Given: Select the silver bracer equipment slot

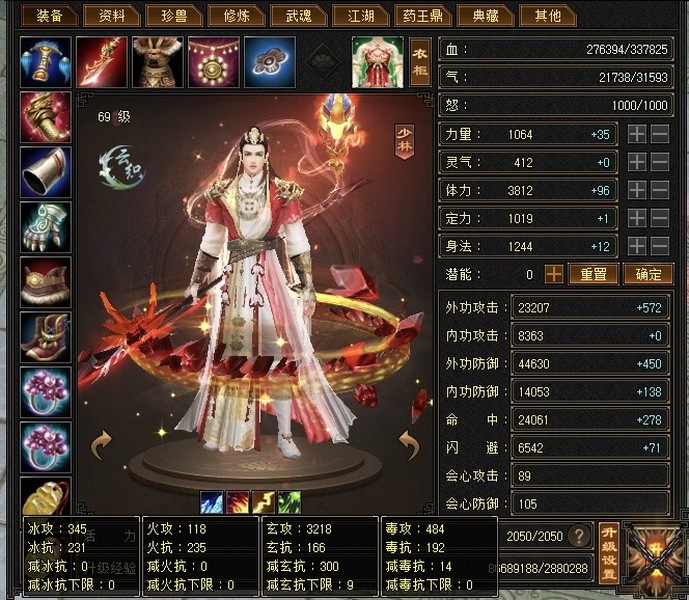Looking at the screenshot, I should pyautogui.click(x=46, y=172).
